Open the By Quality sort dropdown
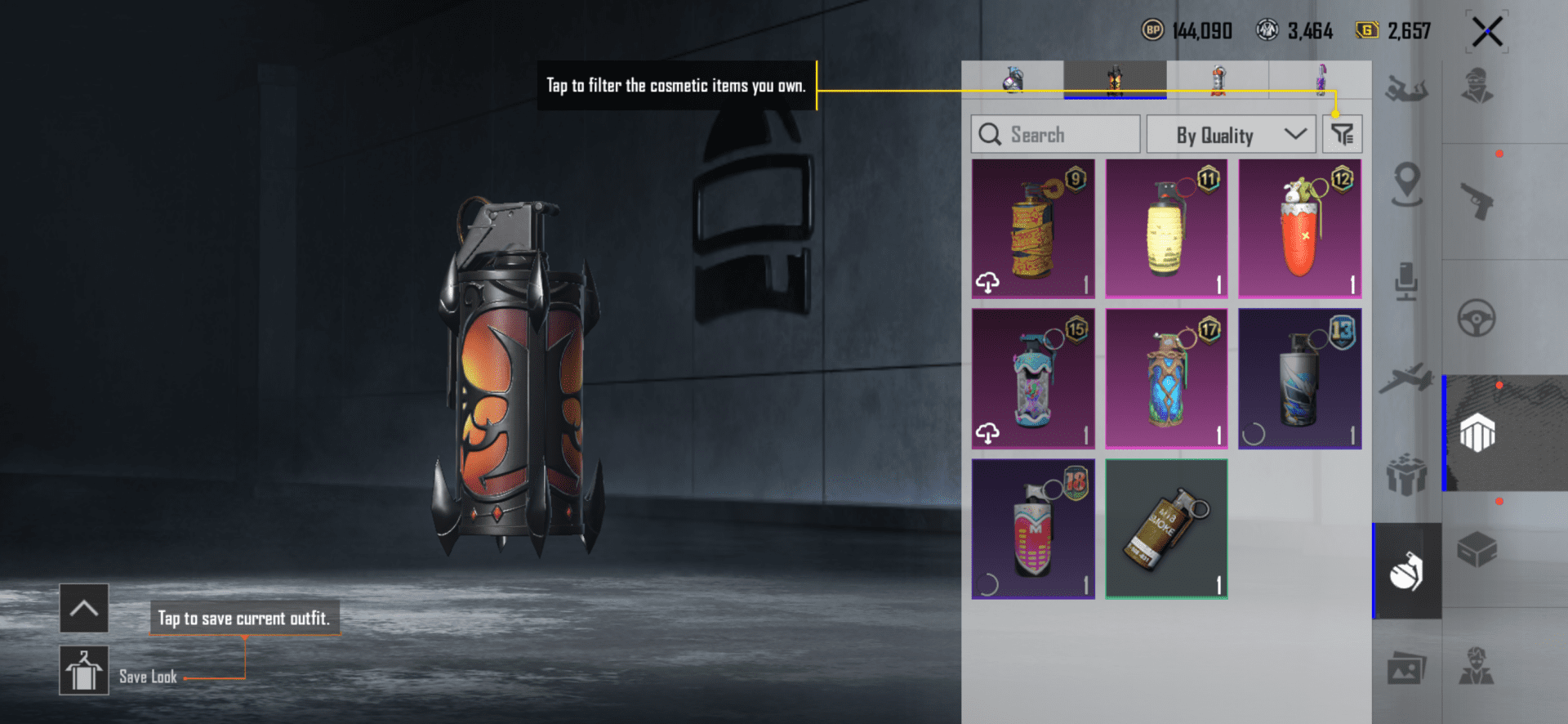The height and width of the screenshot is (724, 1568). [x=1231, y=134]
